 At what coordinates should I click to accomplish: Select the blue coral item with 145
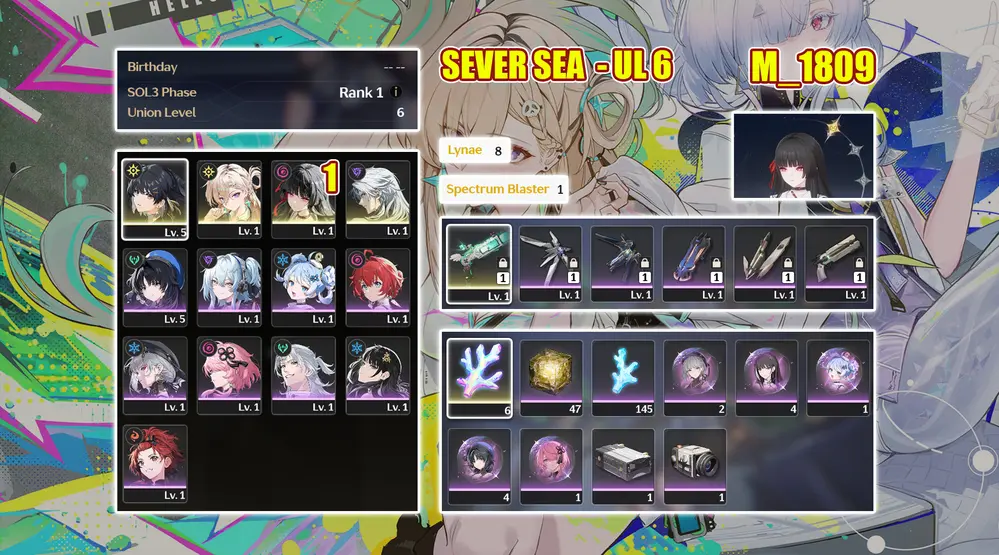click(x=622, y=376)
